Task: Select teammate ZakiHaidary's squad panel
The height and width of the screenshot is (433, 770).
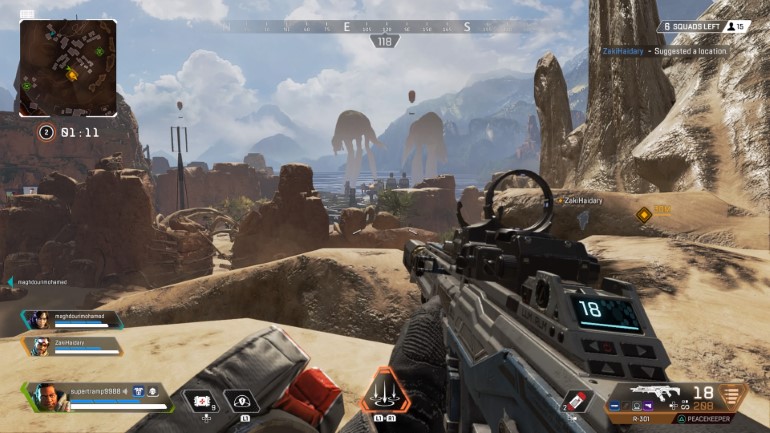Action: [73, 346]
